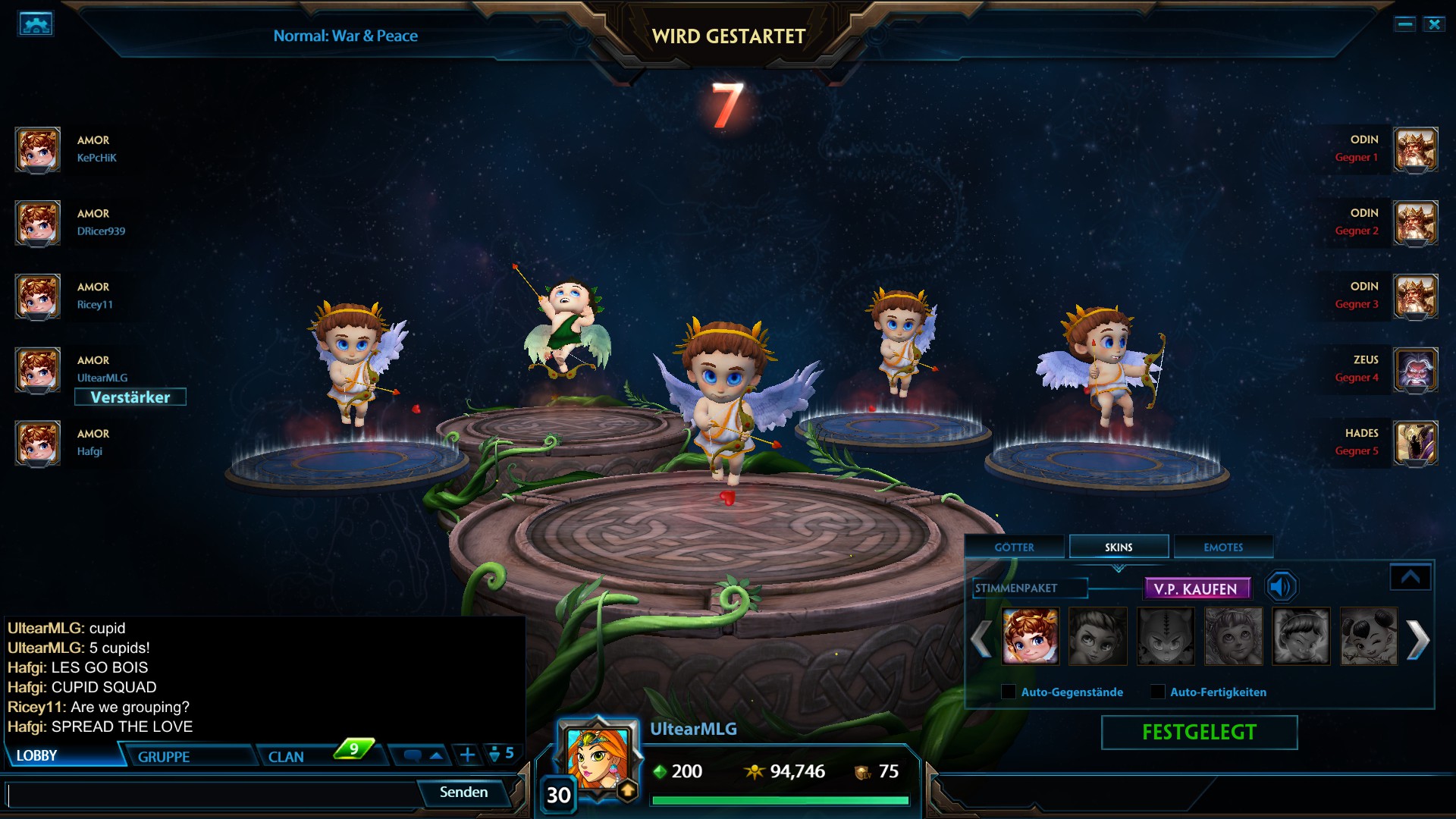Mute voice lines with the speaker icon
This screenshot has width=1456, height=819.
pyautogui.click(x=1281, y=585)
